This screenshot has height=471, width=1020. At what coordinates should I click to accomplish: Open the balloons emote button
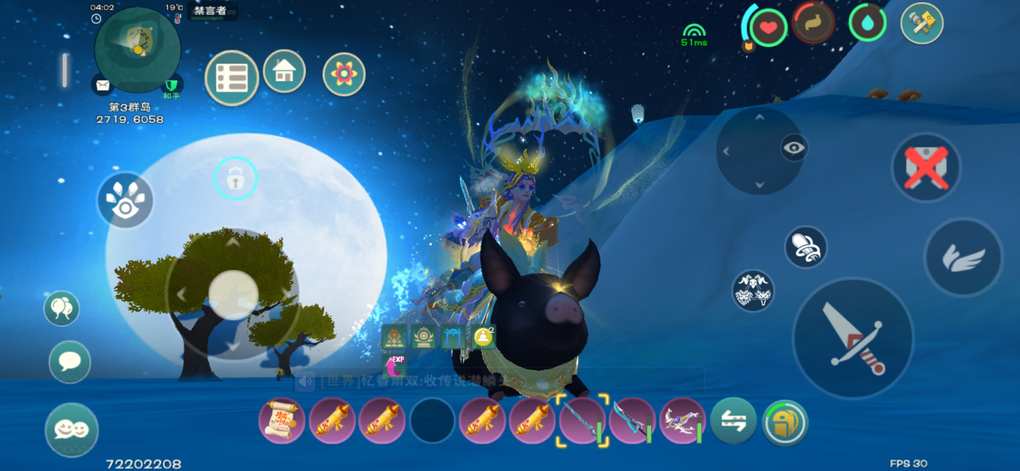[x=62, y=308]
